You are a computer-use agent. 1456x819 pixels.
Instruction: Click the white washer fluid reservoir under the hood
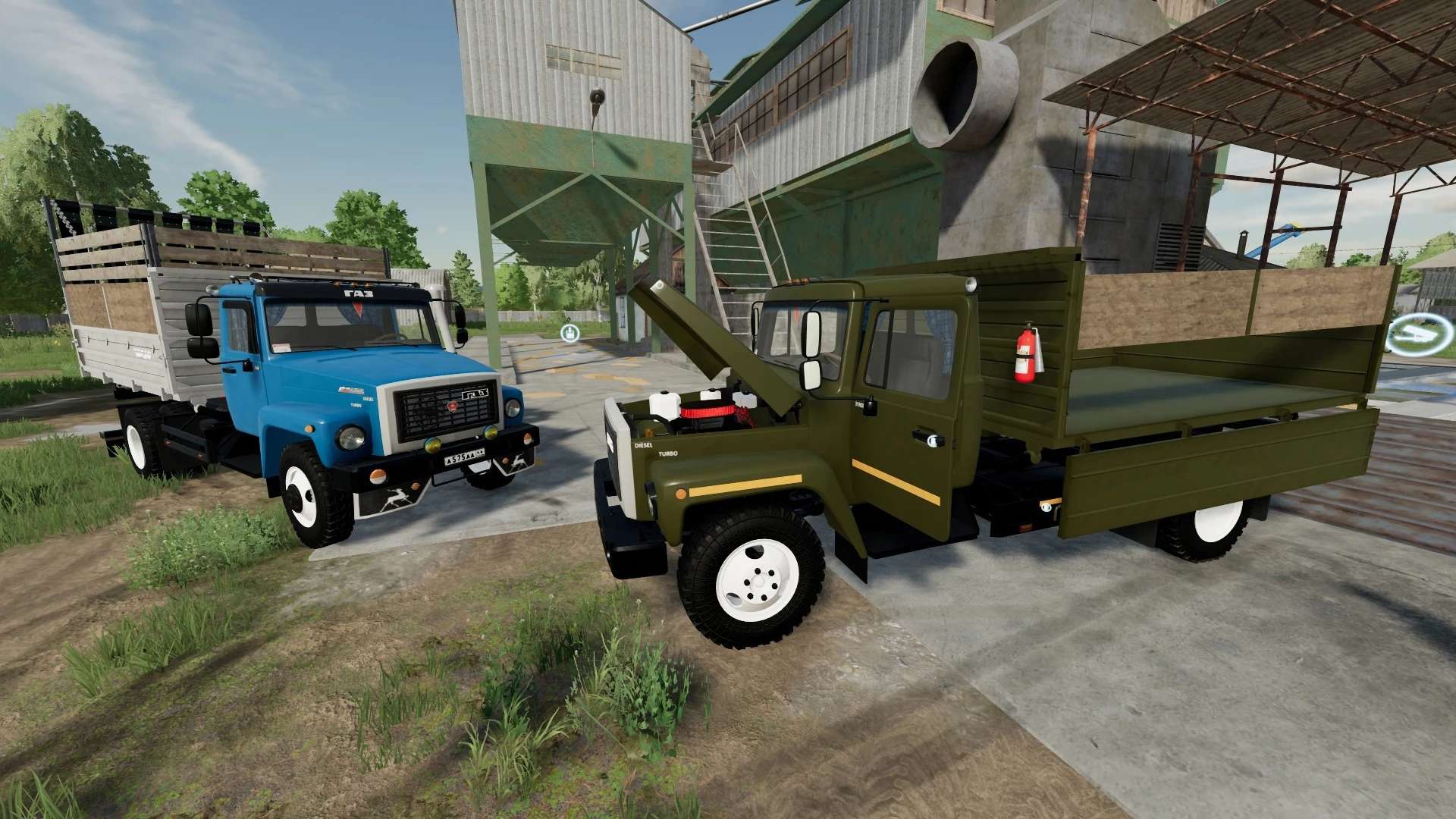664,406
